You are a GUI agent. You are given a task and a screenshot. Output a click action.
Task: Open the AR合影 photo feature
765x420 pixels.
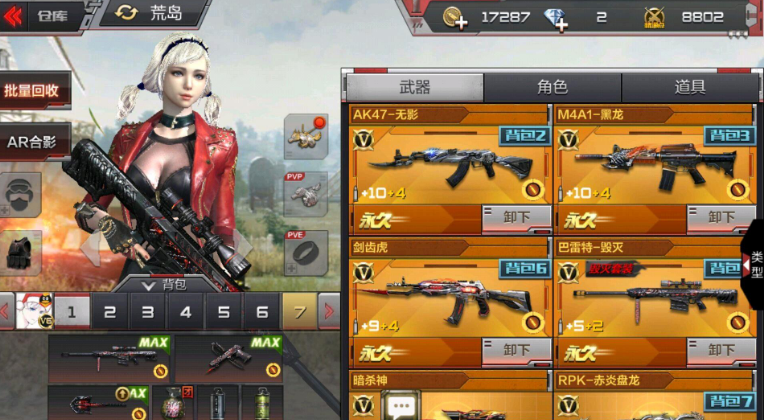click(33, 142)
